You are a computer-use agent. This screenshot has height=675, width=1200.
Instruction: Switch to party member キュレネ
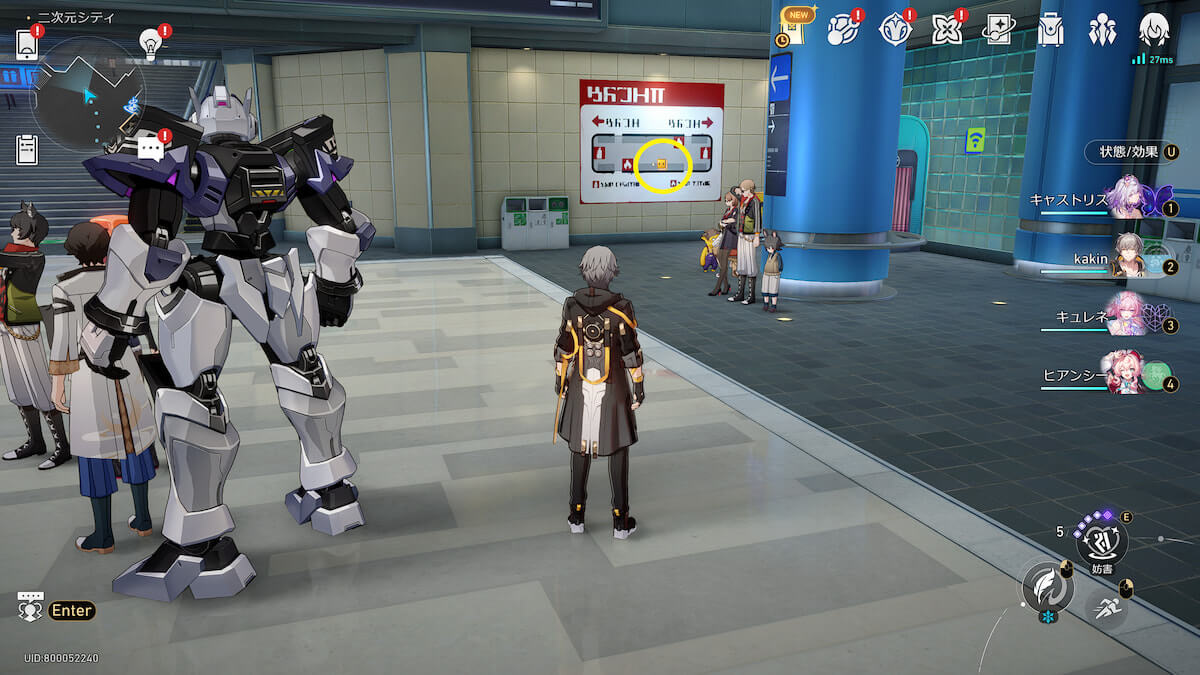[1129, 316]
